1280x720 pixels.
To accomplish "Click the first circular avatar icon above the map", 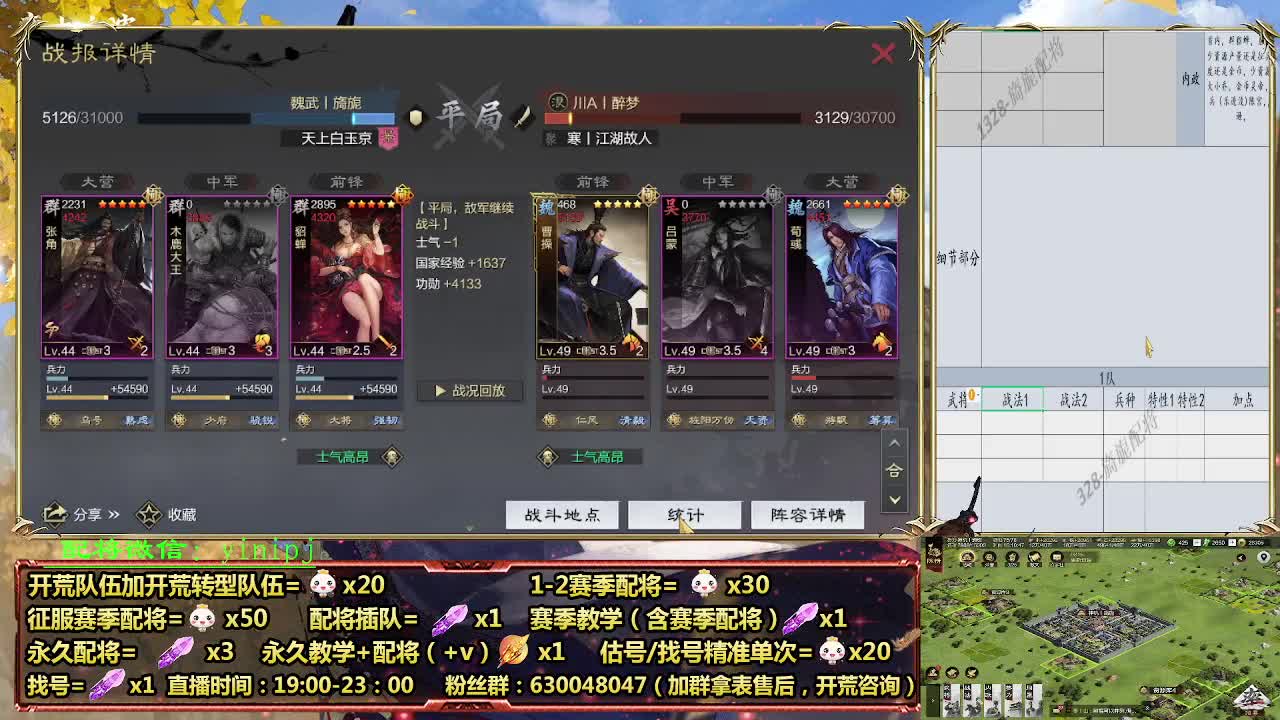I will click(966, 556).
